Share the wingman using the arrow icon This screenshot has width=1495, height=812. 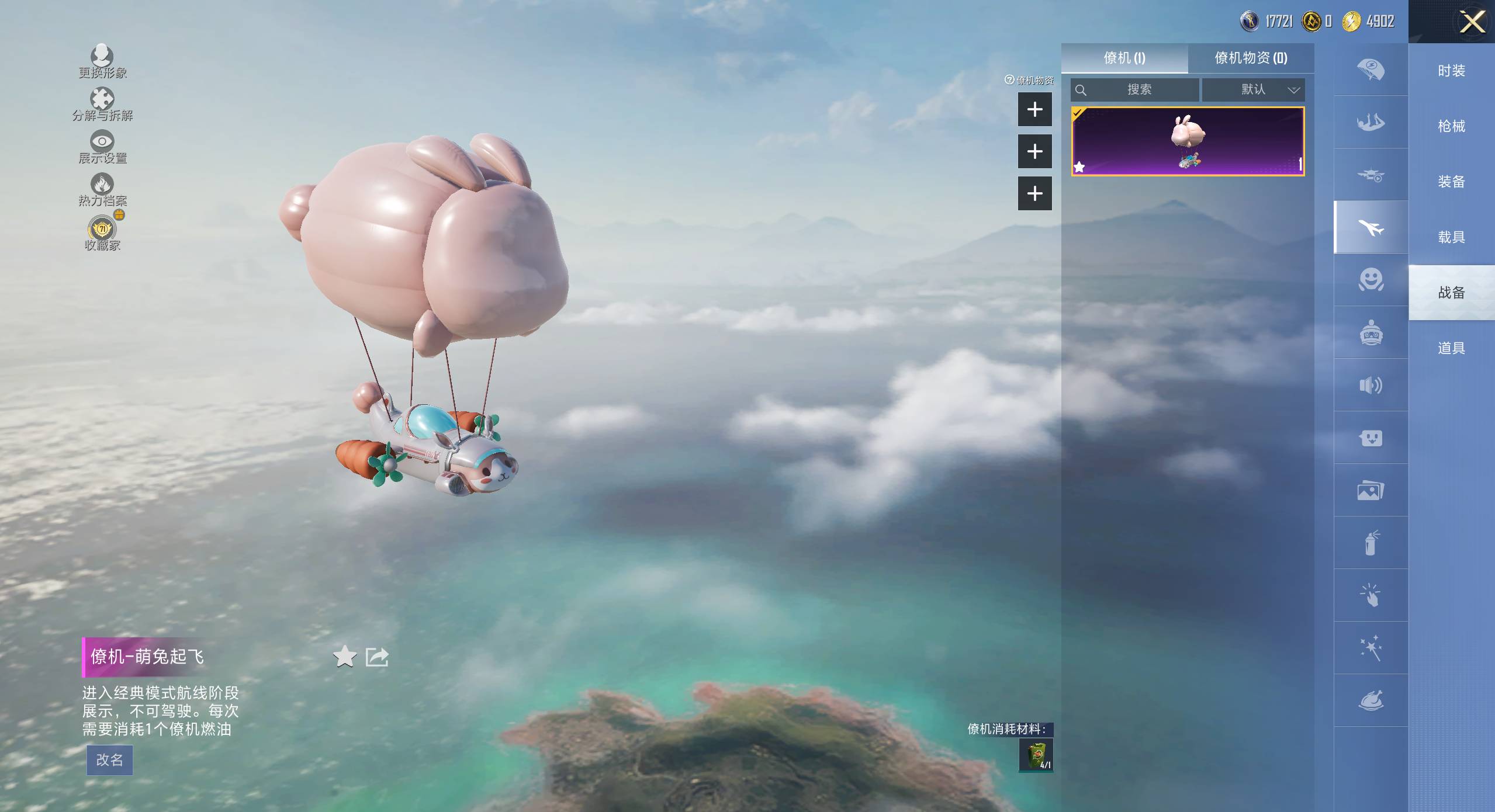pyautogui.click(x=377, y=657)
